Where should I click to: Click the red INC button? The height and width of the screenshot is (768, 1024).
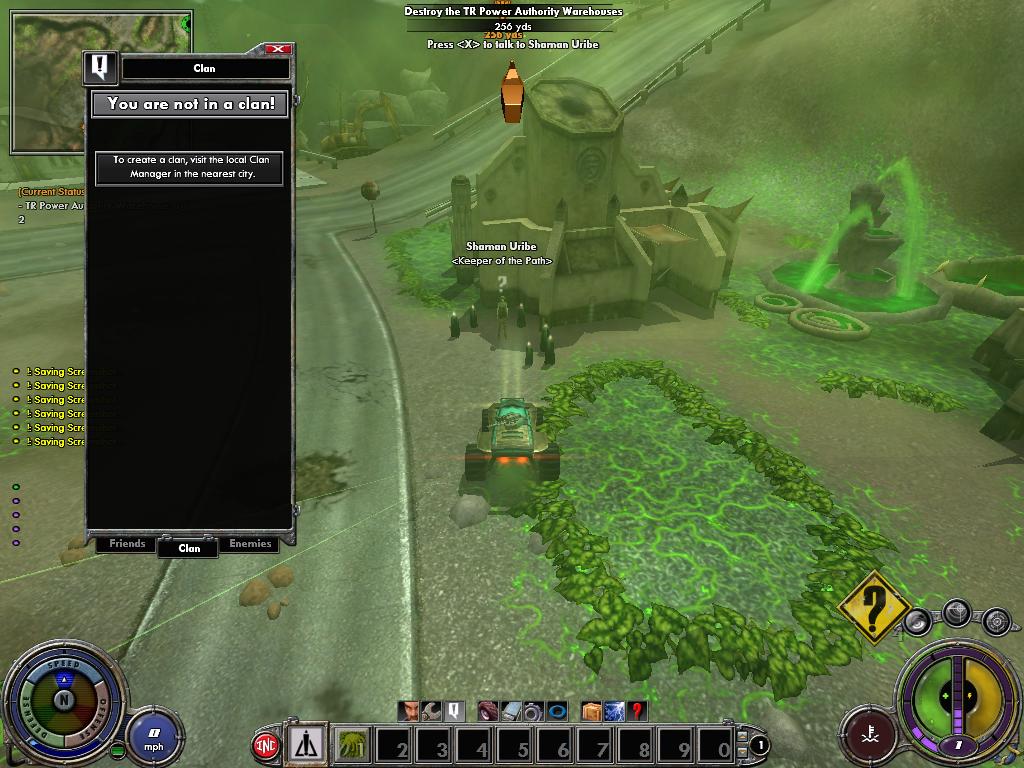[x=266, y=745]
